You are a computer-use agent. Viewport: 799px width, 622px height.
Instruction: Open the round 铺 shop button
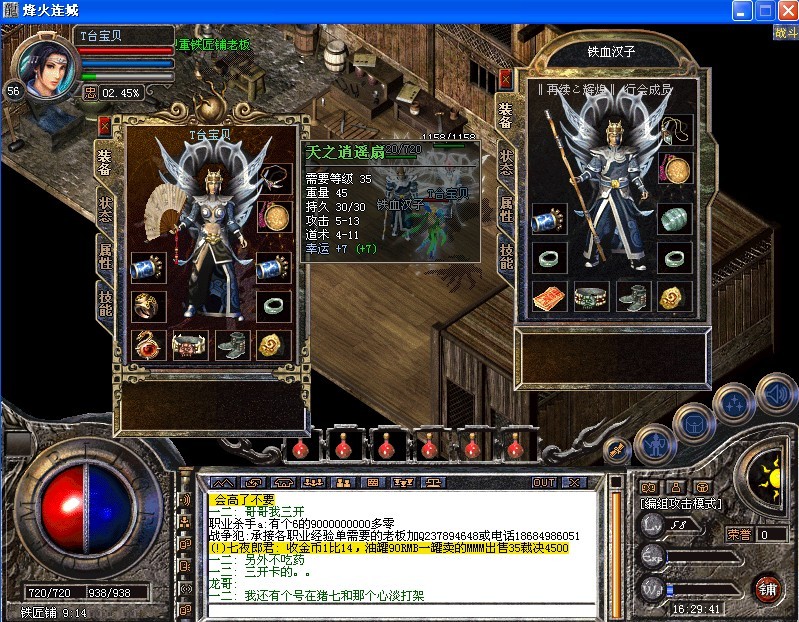(768, 585)
